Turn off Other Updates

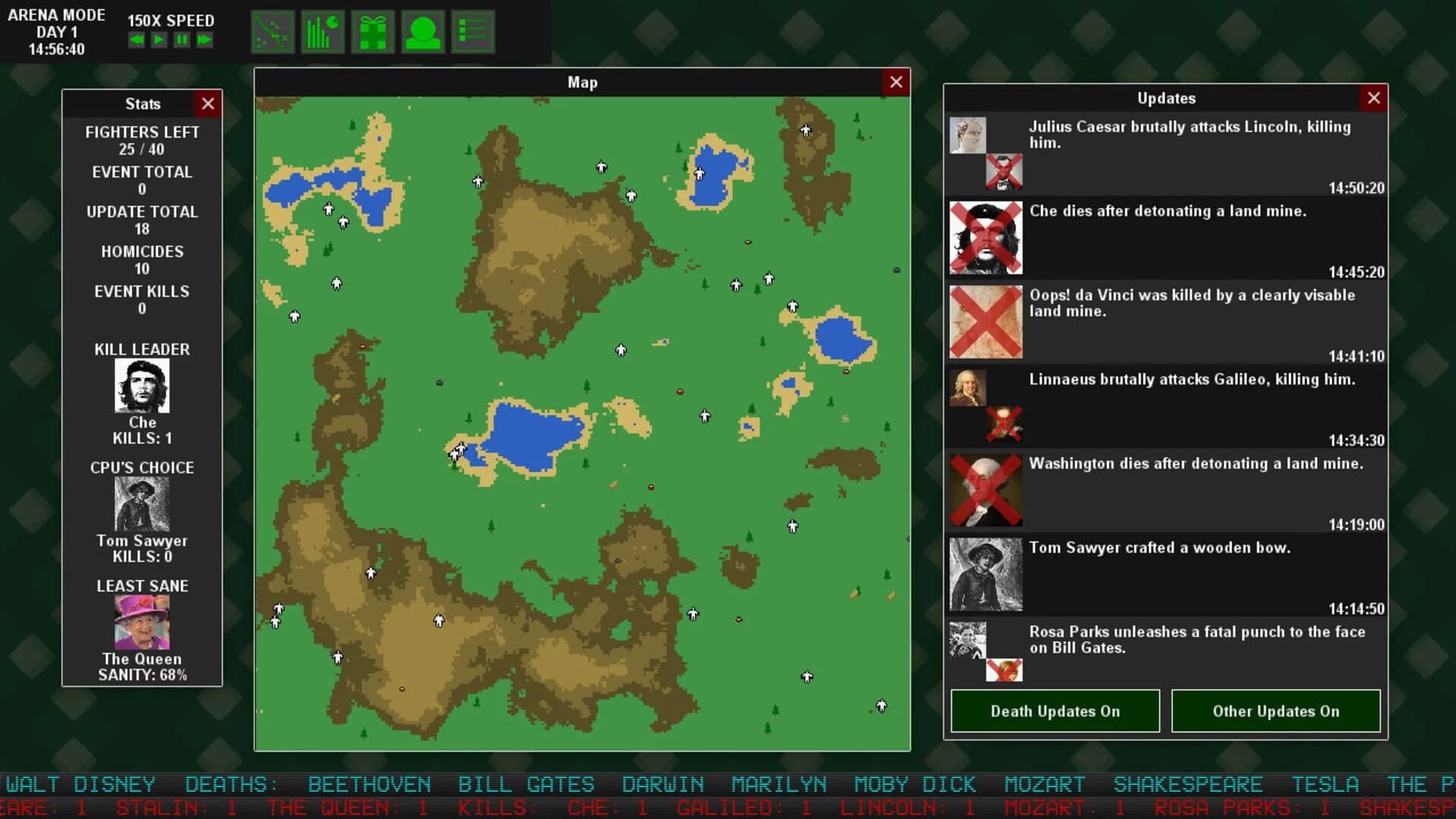coord(1276,711)
